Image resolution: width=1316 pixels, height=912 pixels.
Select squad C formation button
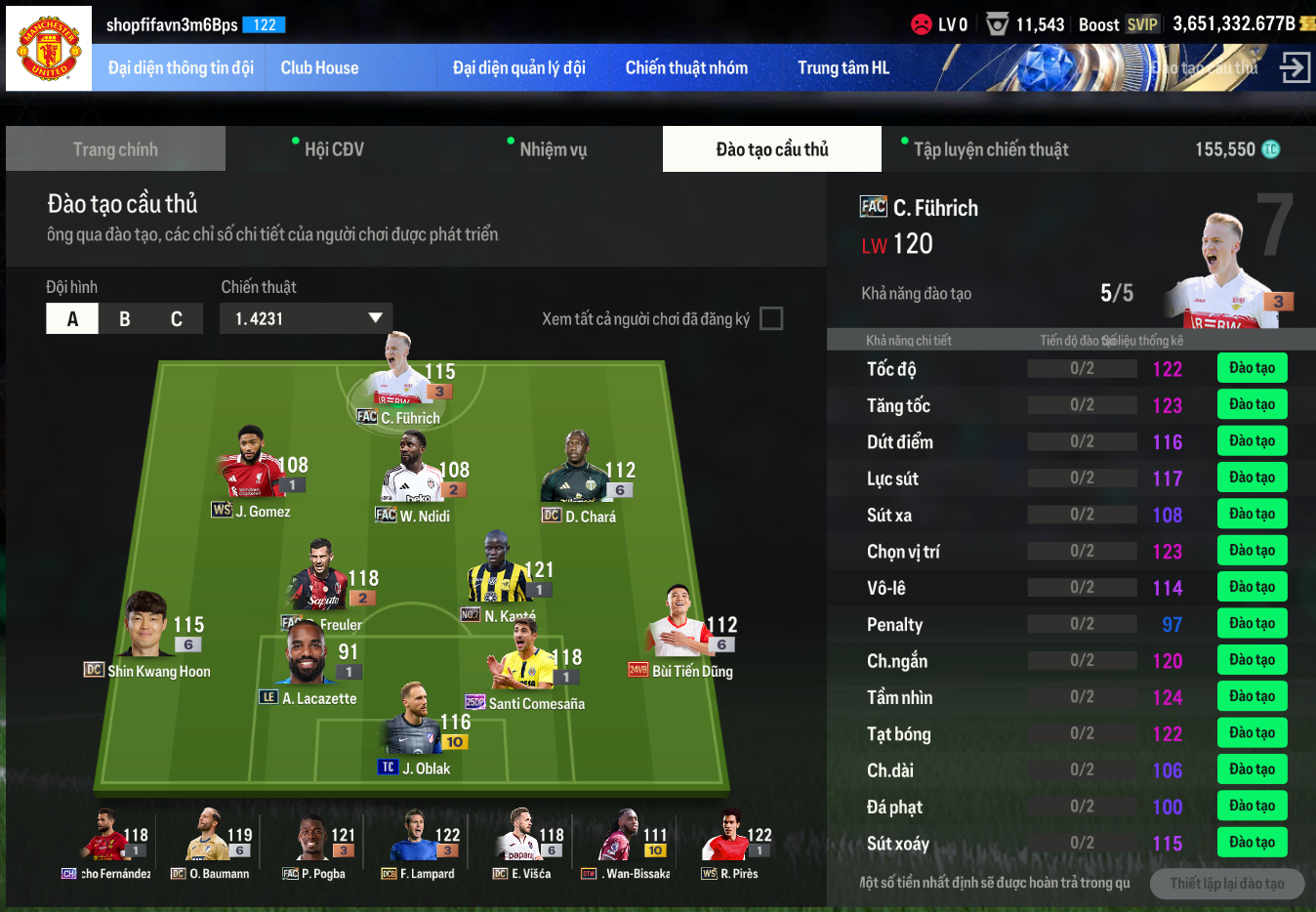pos(177,319)
